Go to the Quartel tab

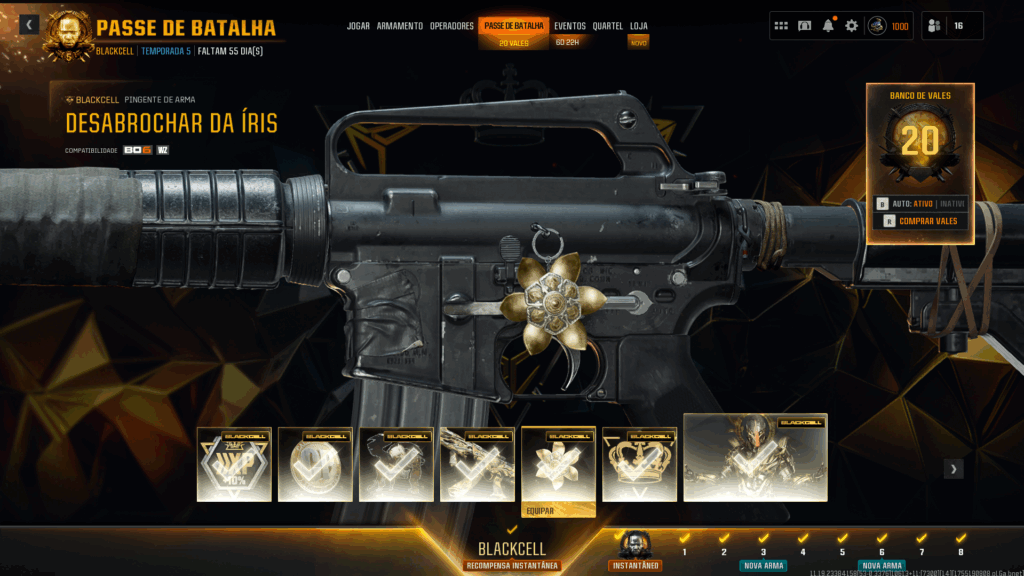coord(607,26)
